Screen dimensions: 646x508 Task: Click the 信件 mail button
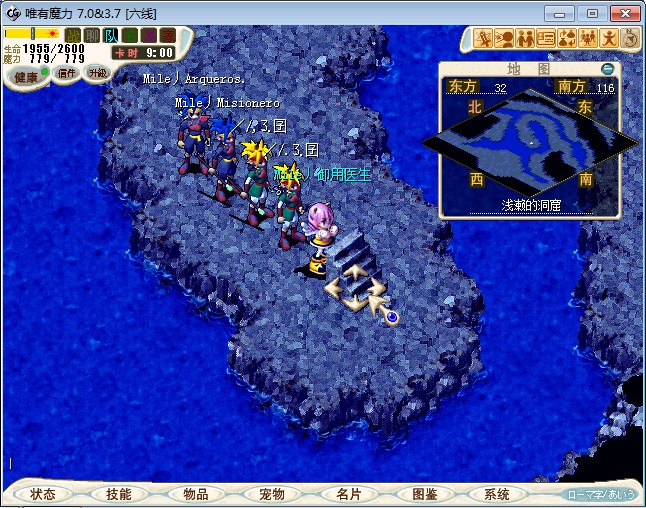pyautogui.click(x=67, y=73)
